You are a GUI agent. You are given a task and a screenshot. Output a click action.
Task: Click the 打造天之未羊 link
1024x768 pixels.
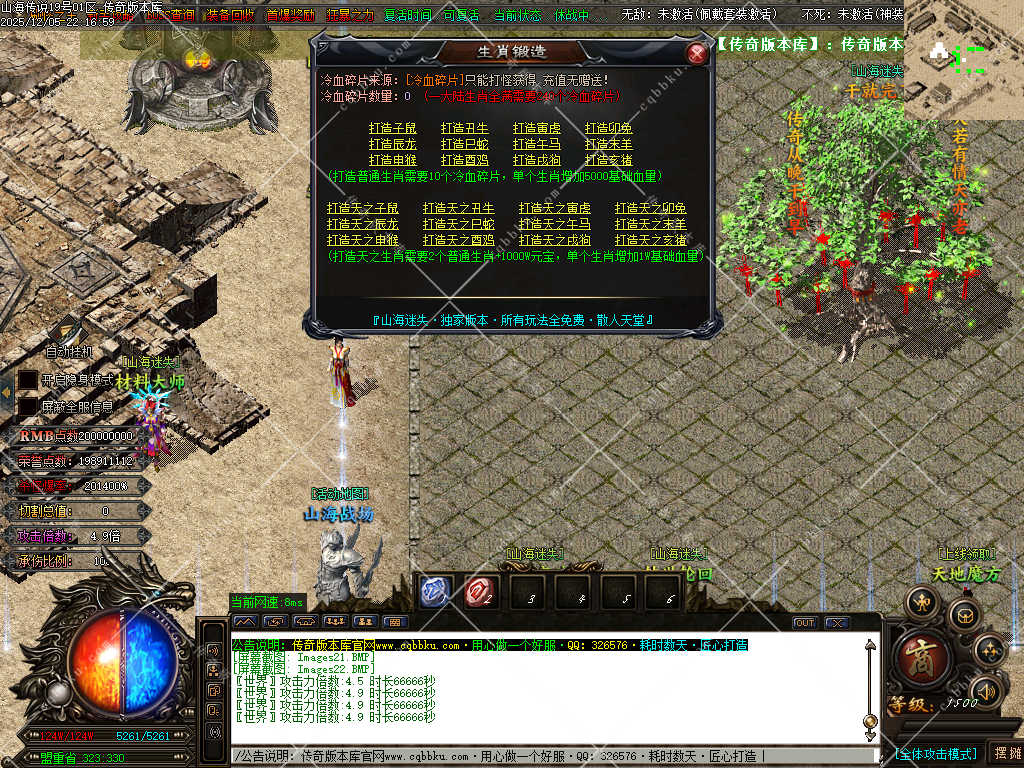[650, 224]
